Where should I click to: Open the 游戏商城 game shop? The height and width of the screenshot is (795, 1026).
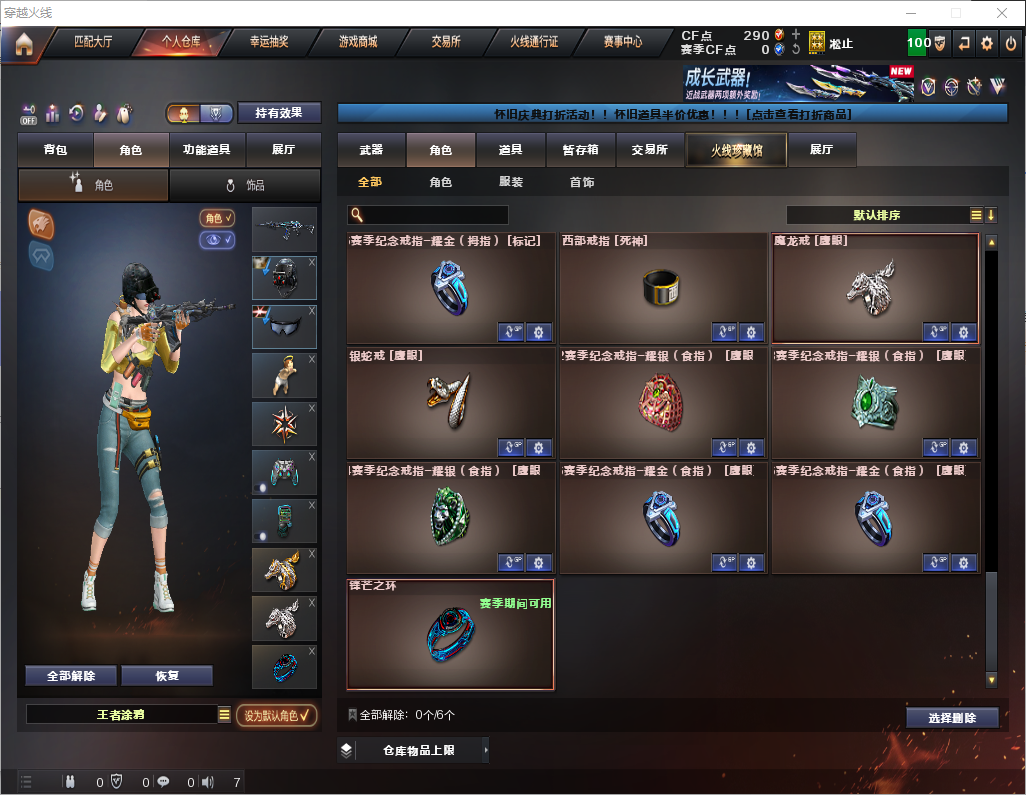point(357,43)
